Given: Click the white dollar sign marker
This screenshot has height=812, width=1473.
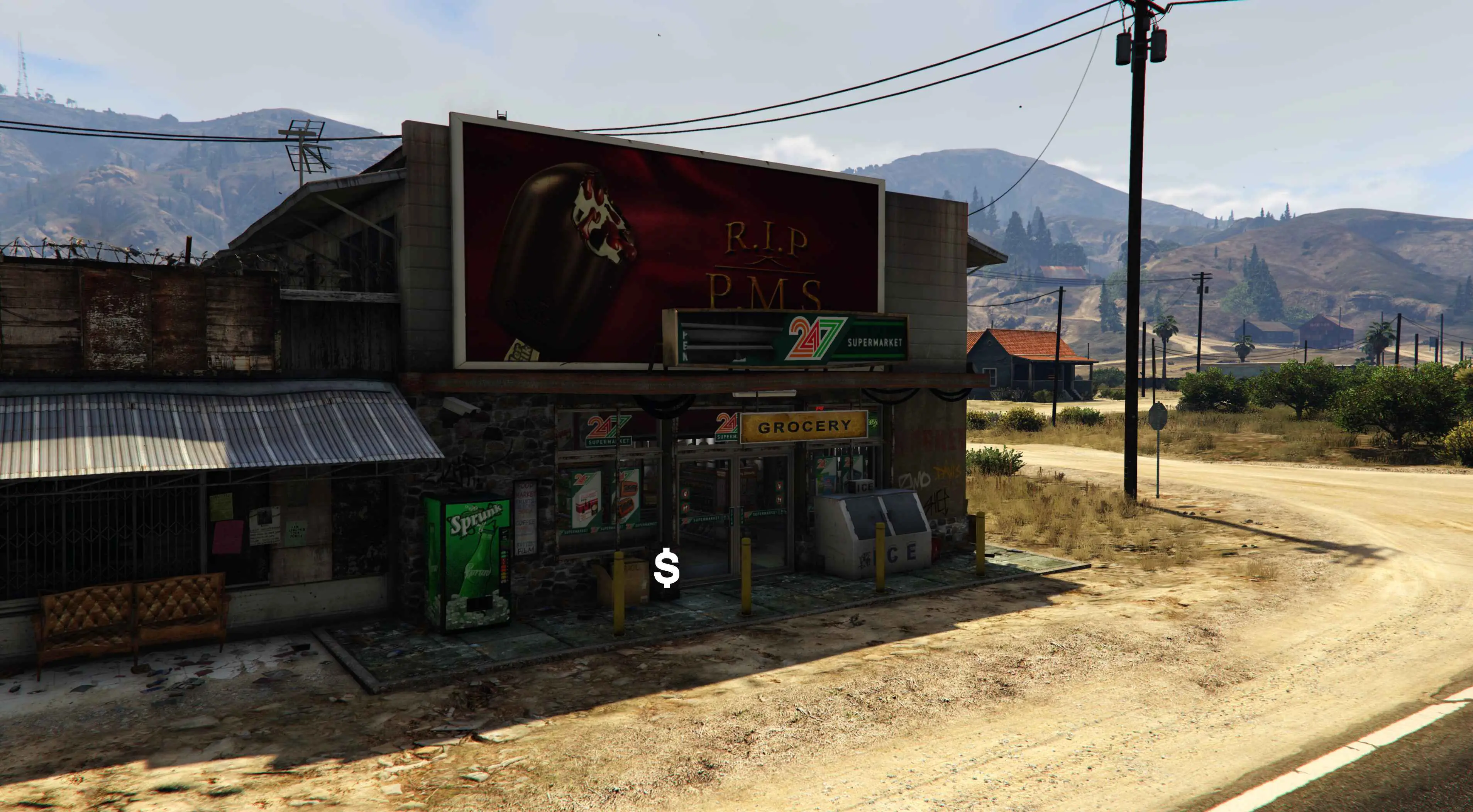Looking at the screenshot, I should (x=667, y=569).
